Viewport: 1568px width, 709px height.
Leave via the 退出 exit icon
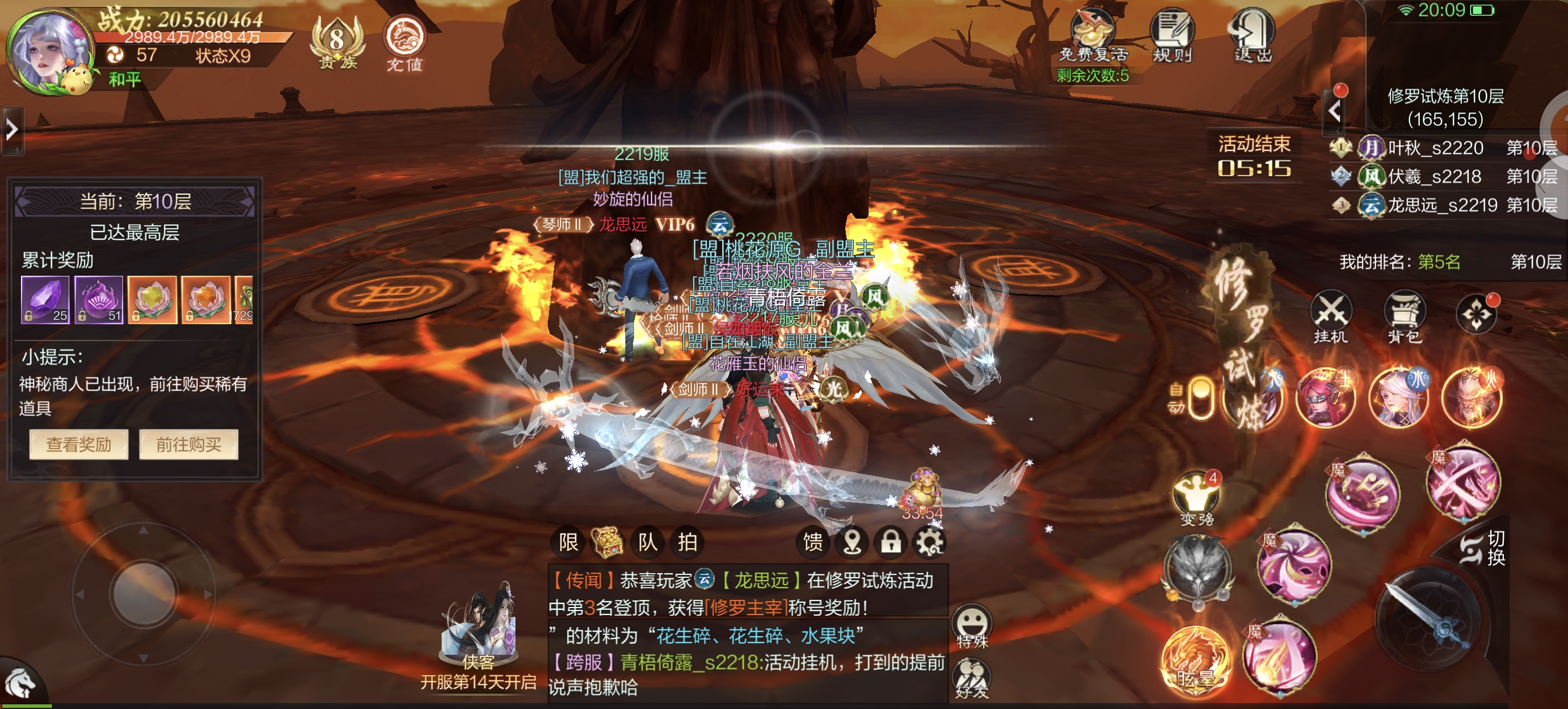click(1252, 36)
